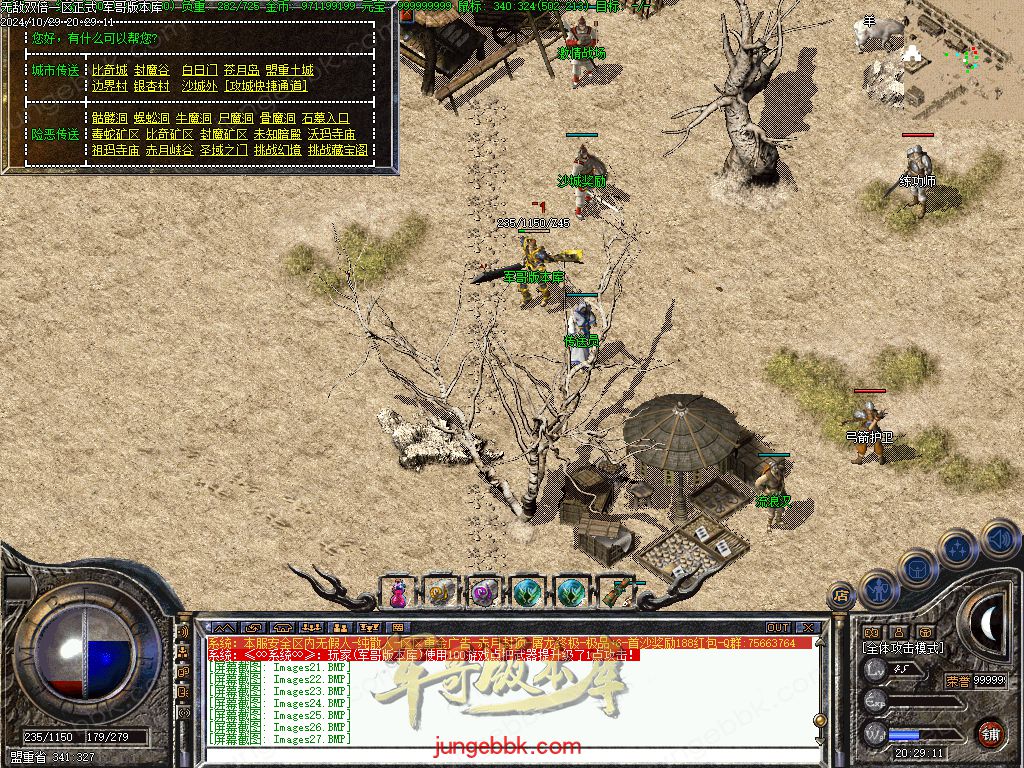
Task: Go to 挑战藏宝阁 challenge area
Action: click(338, 150)
